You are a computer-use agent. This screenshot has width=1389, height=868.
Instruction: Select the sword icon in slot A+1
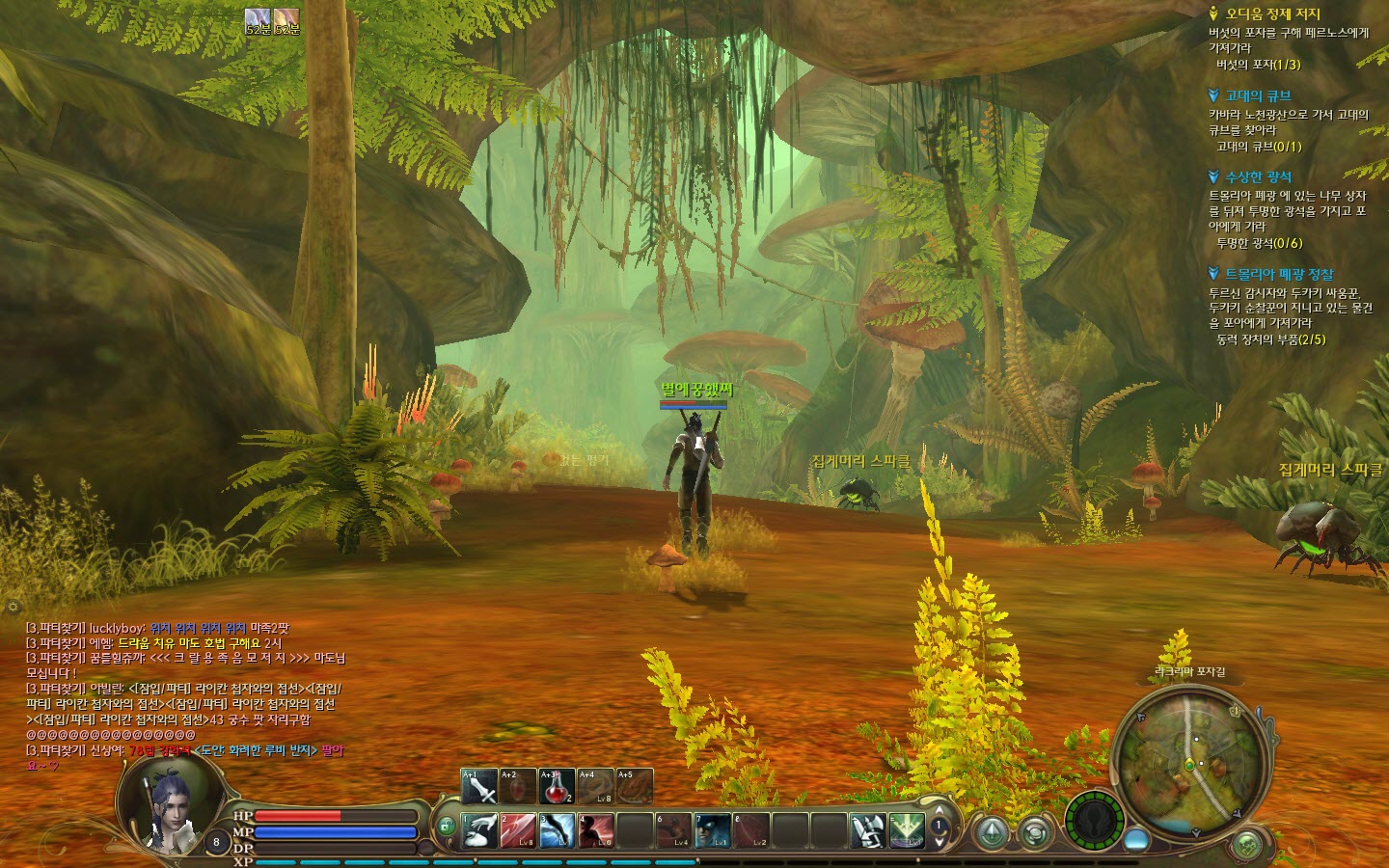[479, 786]
